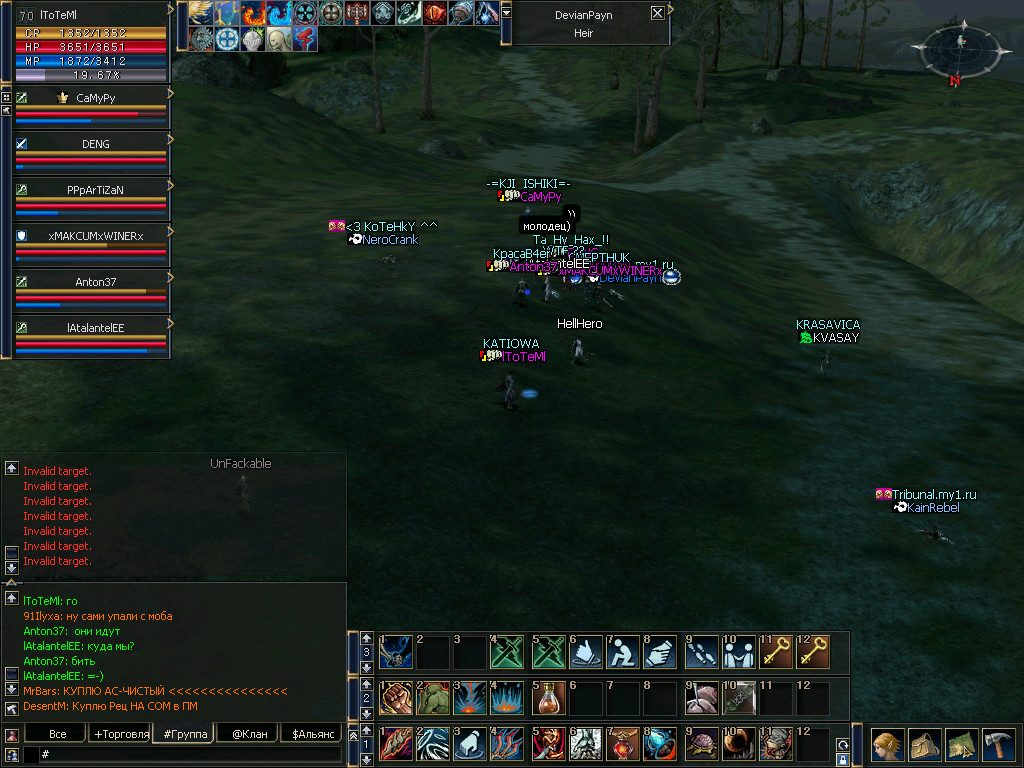Focus the chat message input field
Image resolution: width=1024 pixels, height=768 pixels.
click(x=190, y=753)
